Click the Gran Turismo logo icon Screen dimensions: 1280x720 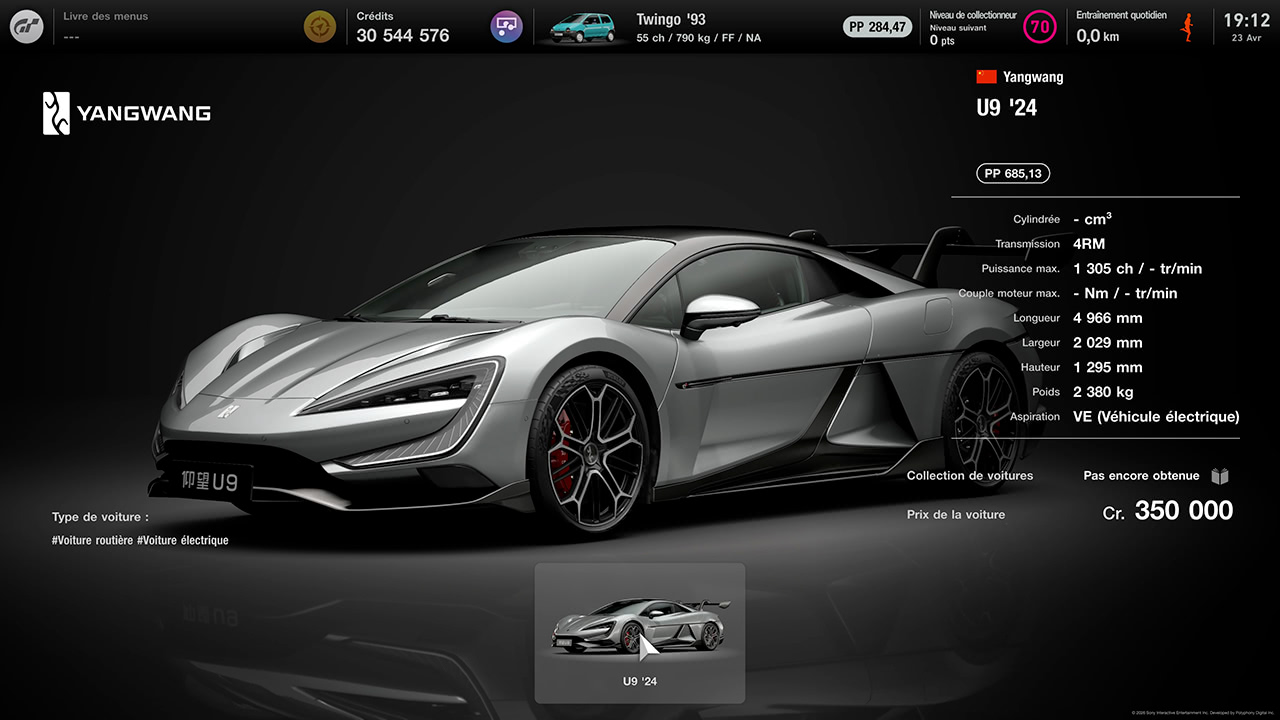(27, 27)
